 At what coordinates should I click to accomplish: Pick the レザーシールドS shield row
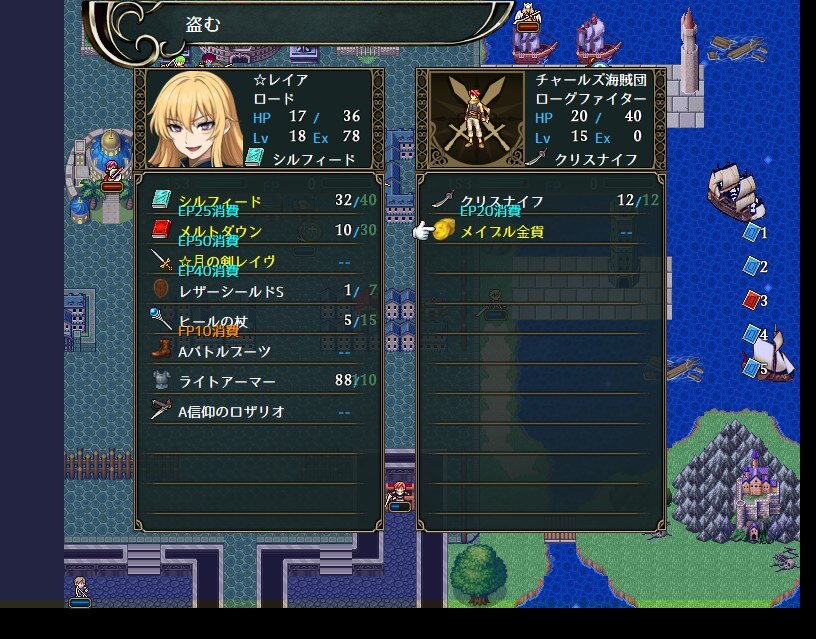tap(231, 291)
